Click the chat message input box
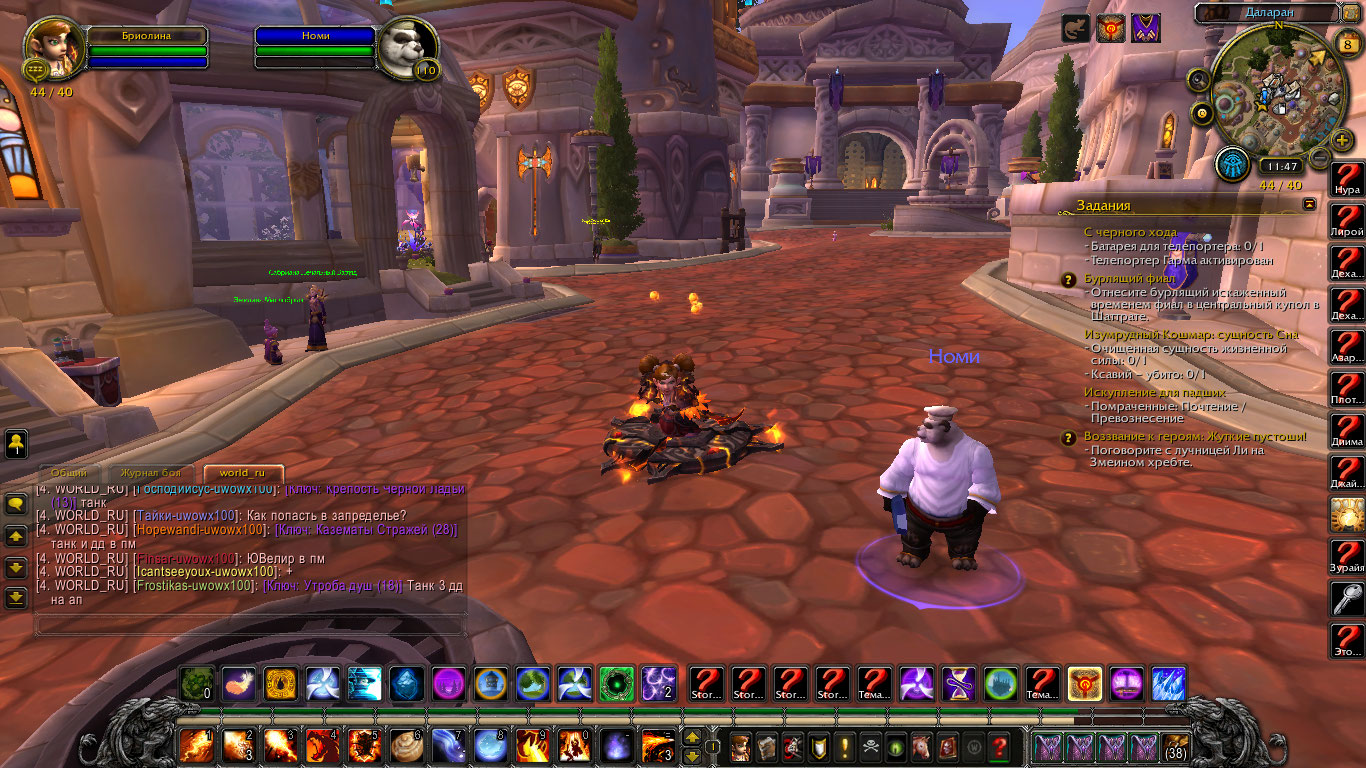Screen dimensions: 1366x768 coord(250,625)
